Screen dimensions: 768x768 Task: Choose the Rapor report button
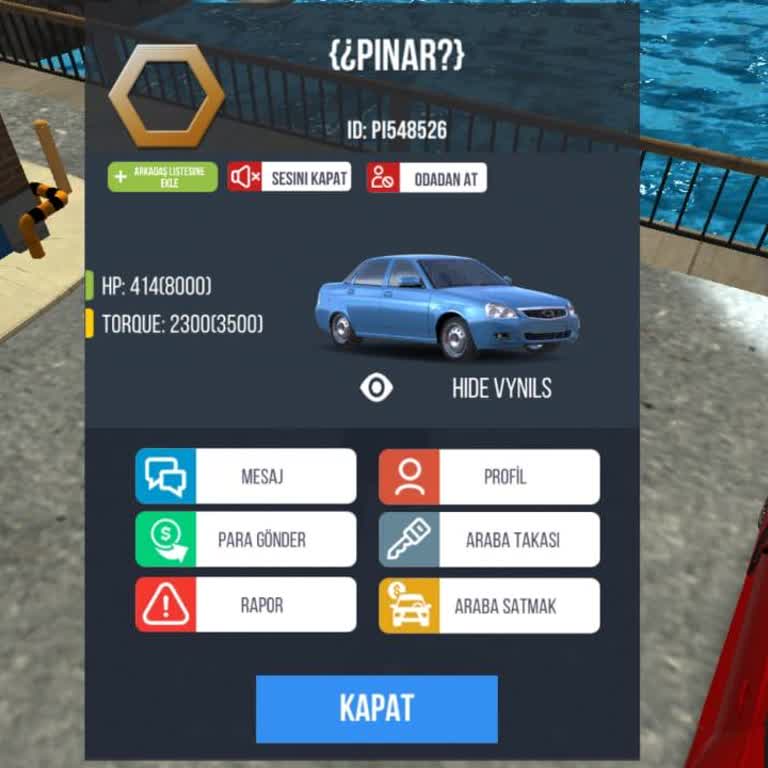point(246,605)
